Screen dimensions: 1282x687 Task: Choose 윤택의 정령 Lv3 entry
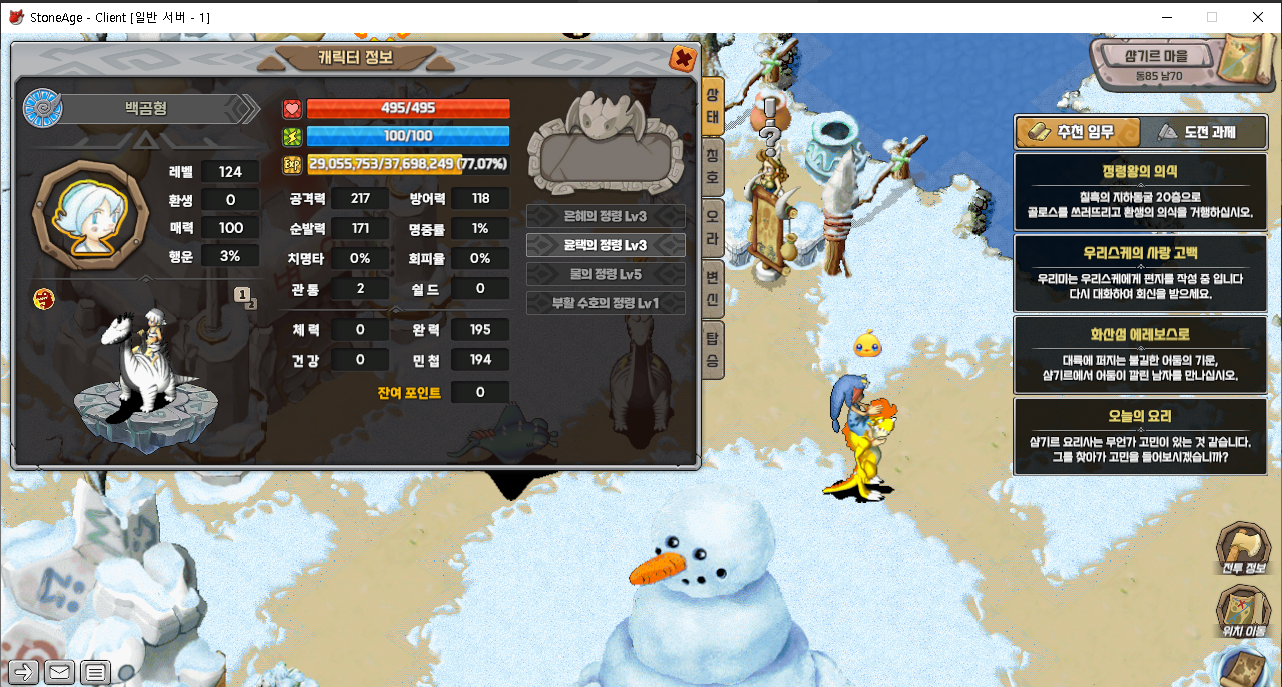coord(606,245)
